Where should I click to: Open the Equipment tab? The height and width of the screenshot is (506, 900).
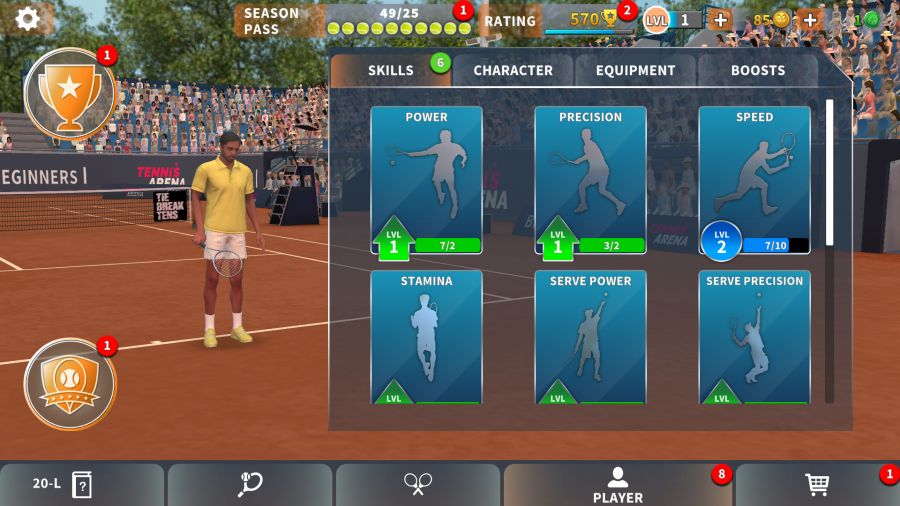coord(635,70)
